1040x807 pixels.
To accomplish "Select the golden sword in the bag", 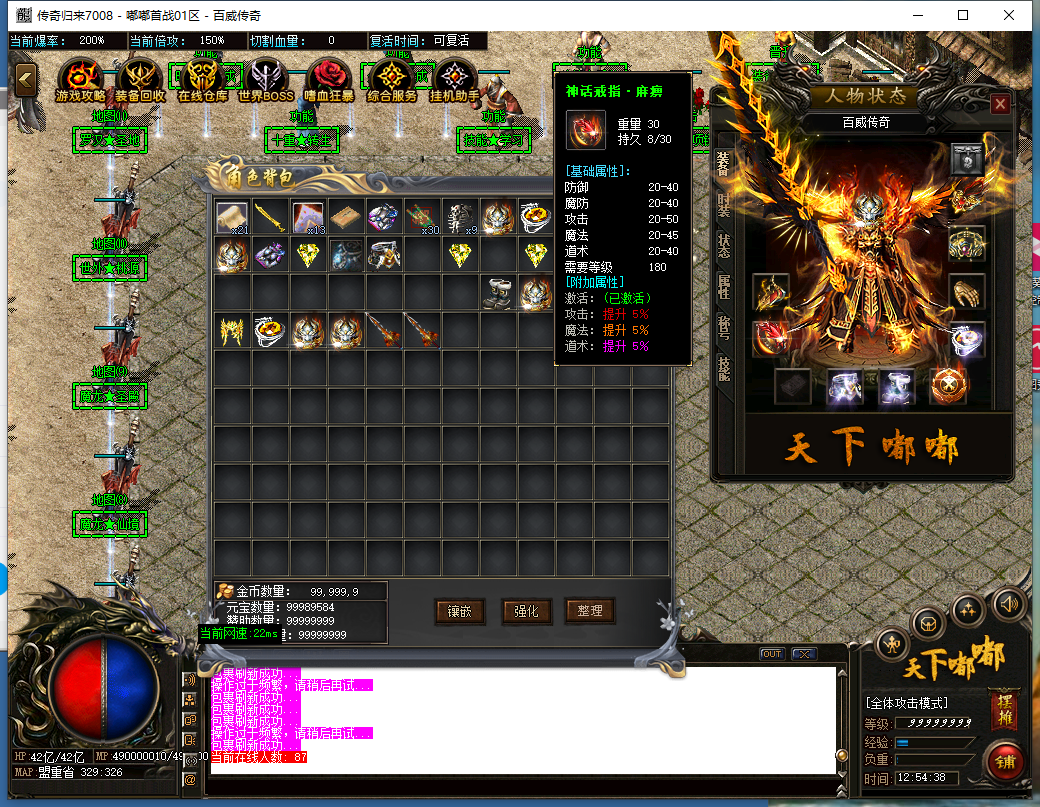I will click(x=270, y=218).
